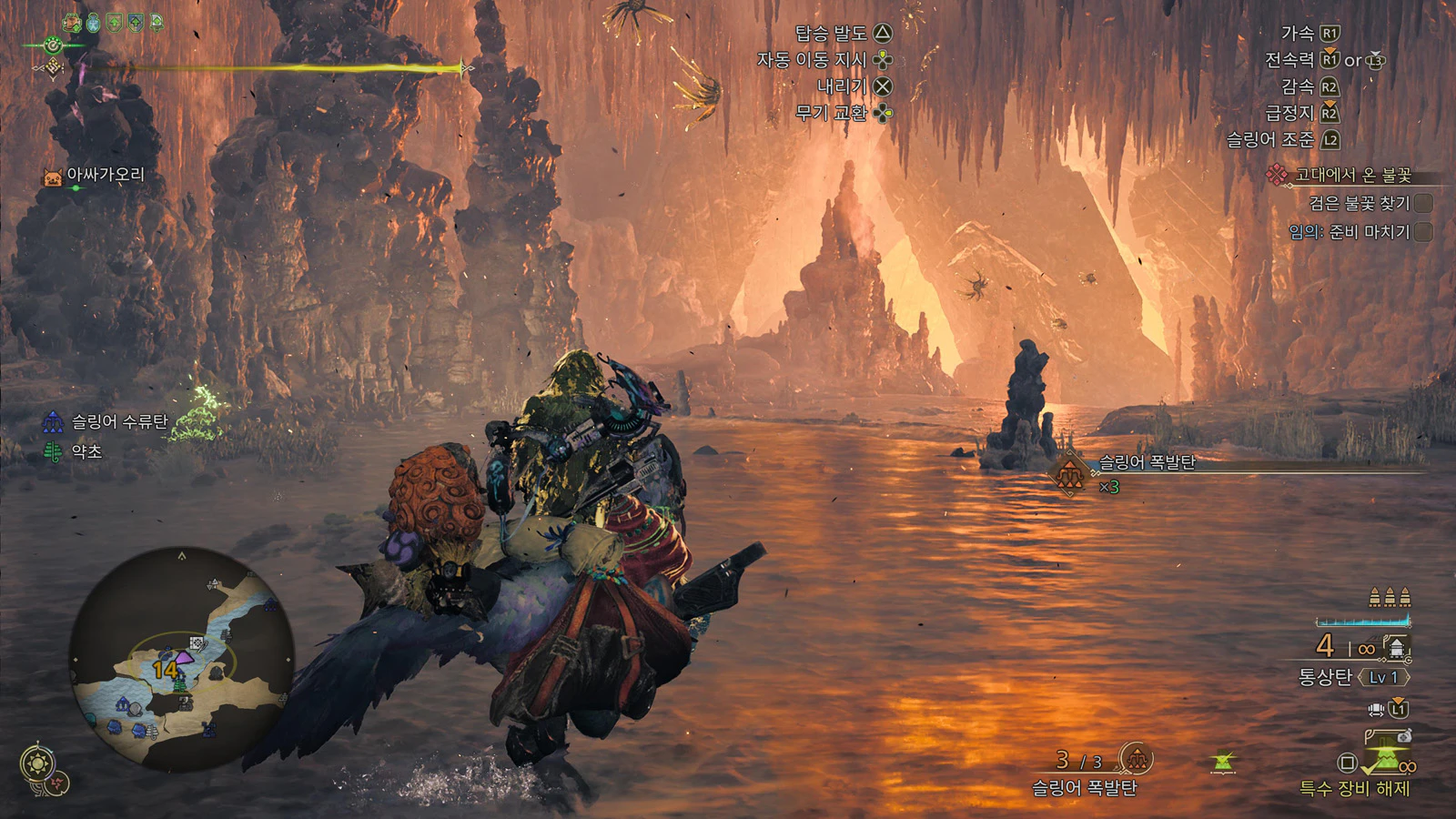
Task: Tick the 검은 불꽃 찾기 objective checkbox
Action: [1423, 203]
